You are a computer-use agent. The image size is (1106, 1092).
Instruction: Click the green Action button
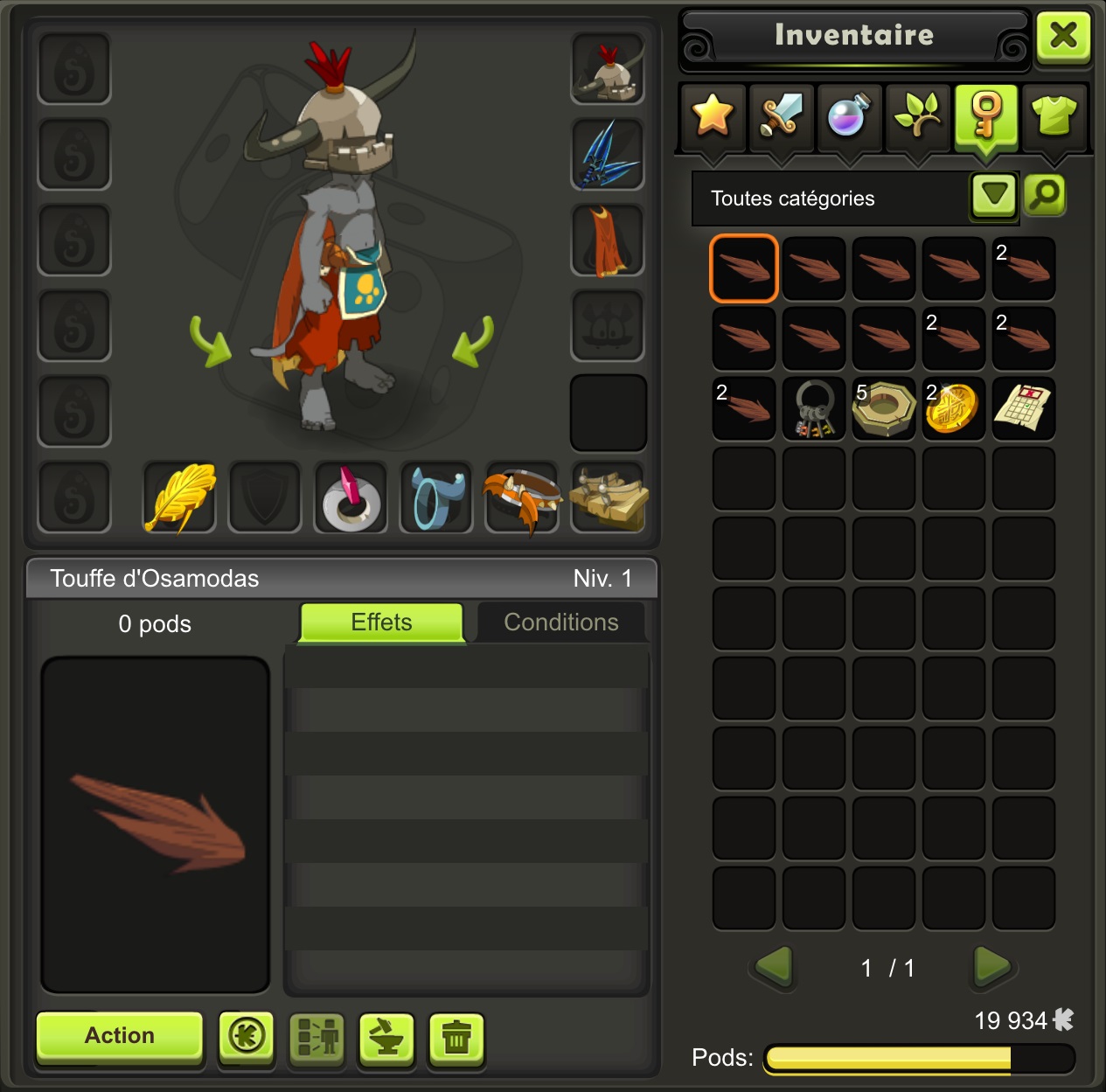tap(120, 1036)
